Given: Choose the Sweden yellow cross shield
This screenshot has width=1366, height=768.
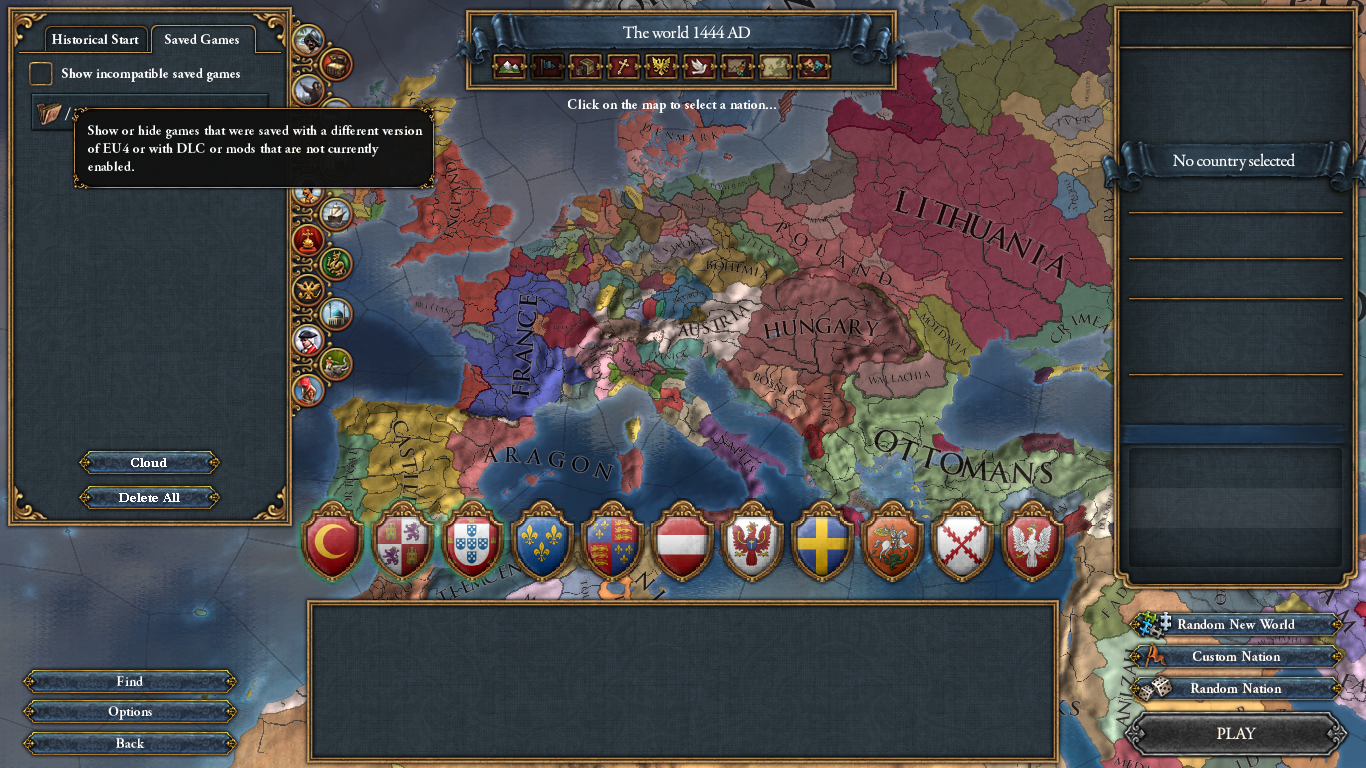Looking at the screenshot, I should (x=823, y=545).
